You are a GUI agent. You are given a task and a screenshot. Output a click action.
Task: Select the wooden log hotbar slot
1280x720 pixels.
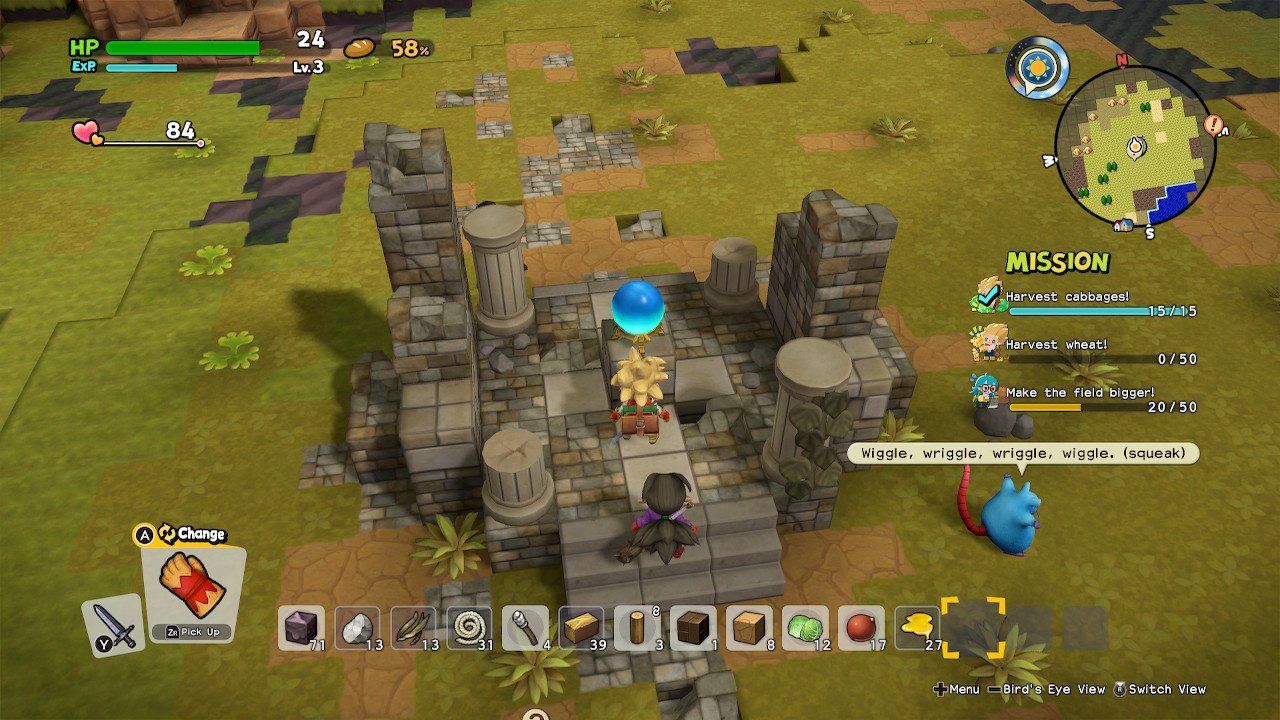pyautogui.click(x=637, y=628)
